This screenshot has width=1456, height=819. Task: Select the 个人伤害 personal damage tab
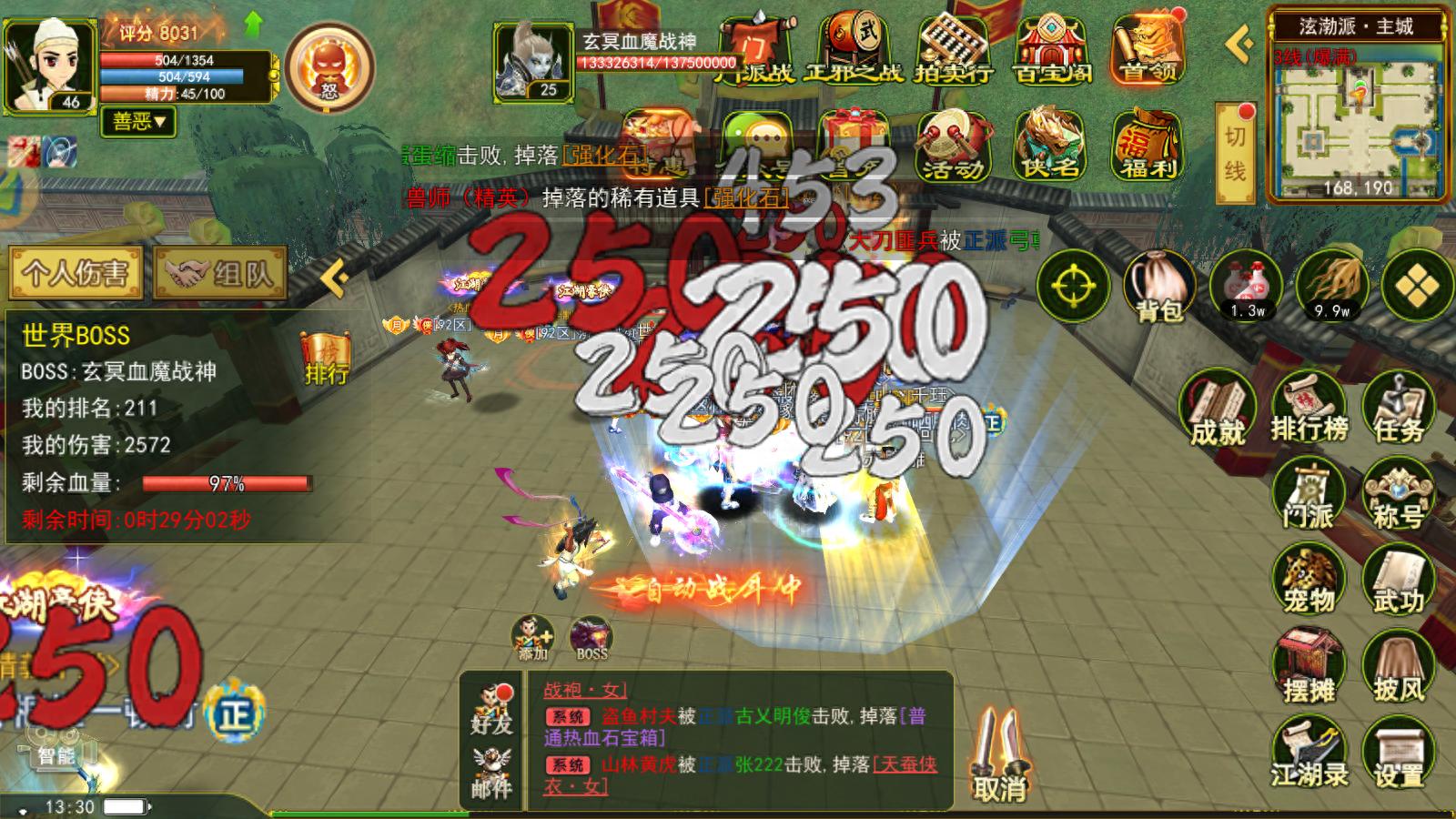tap(76, 273)
